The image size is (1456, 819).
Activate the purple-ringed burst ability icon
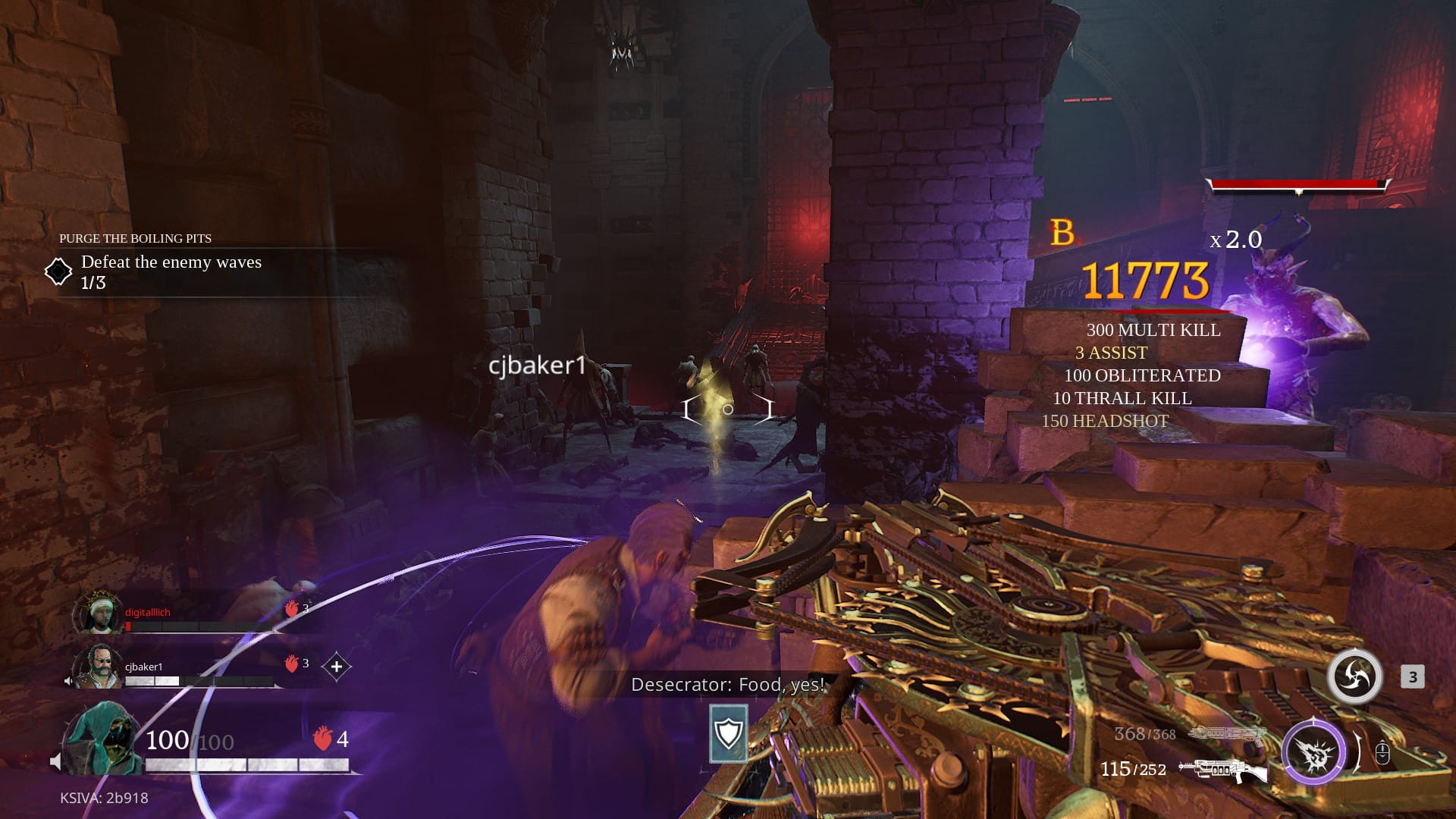click(x=1313, y=753)
